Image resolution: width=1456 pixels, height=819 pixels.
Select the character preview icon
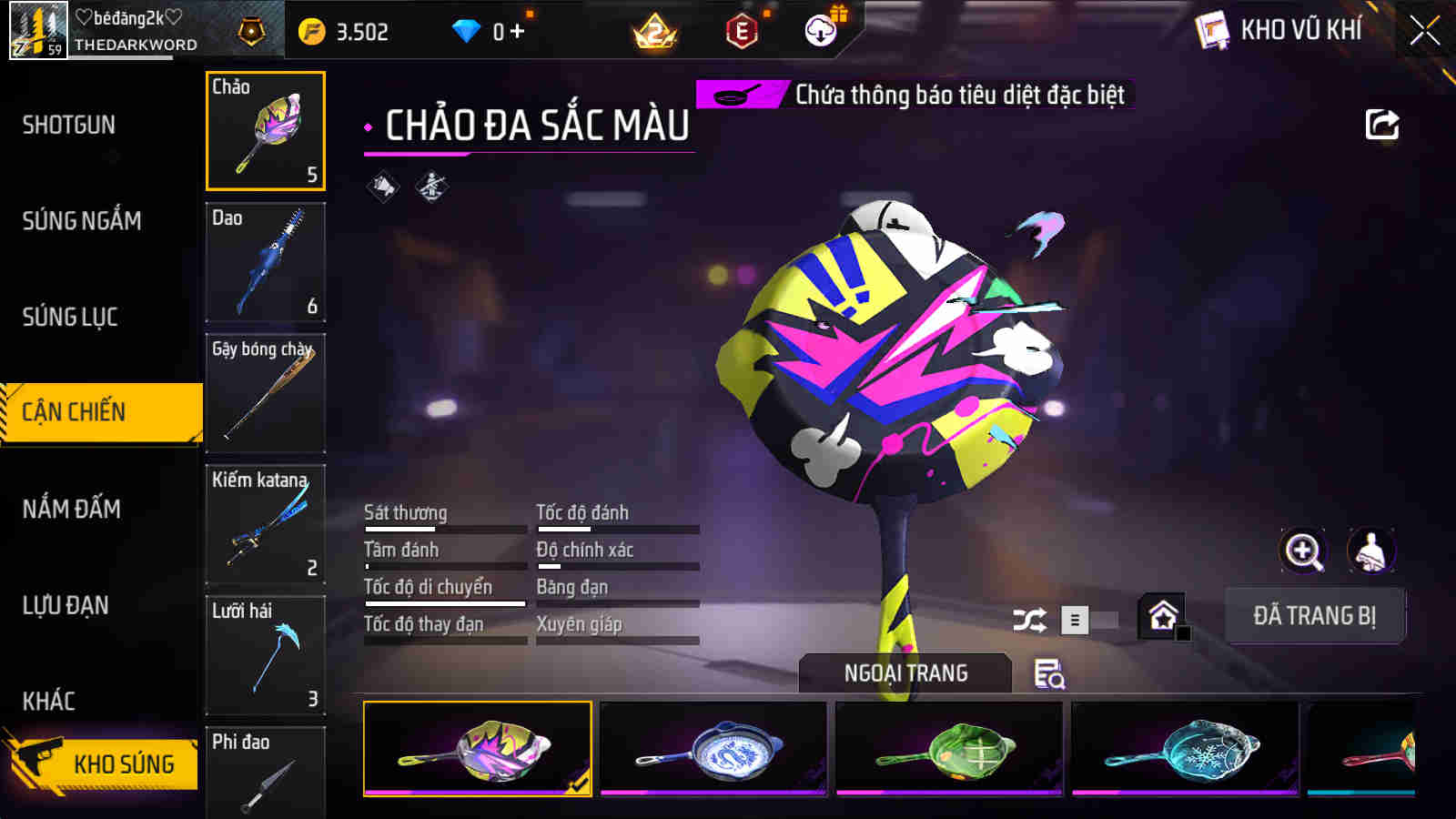[x=1369, y=551]
